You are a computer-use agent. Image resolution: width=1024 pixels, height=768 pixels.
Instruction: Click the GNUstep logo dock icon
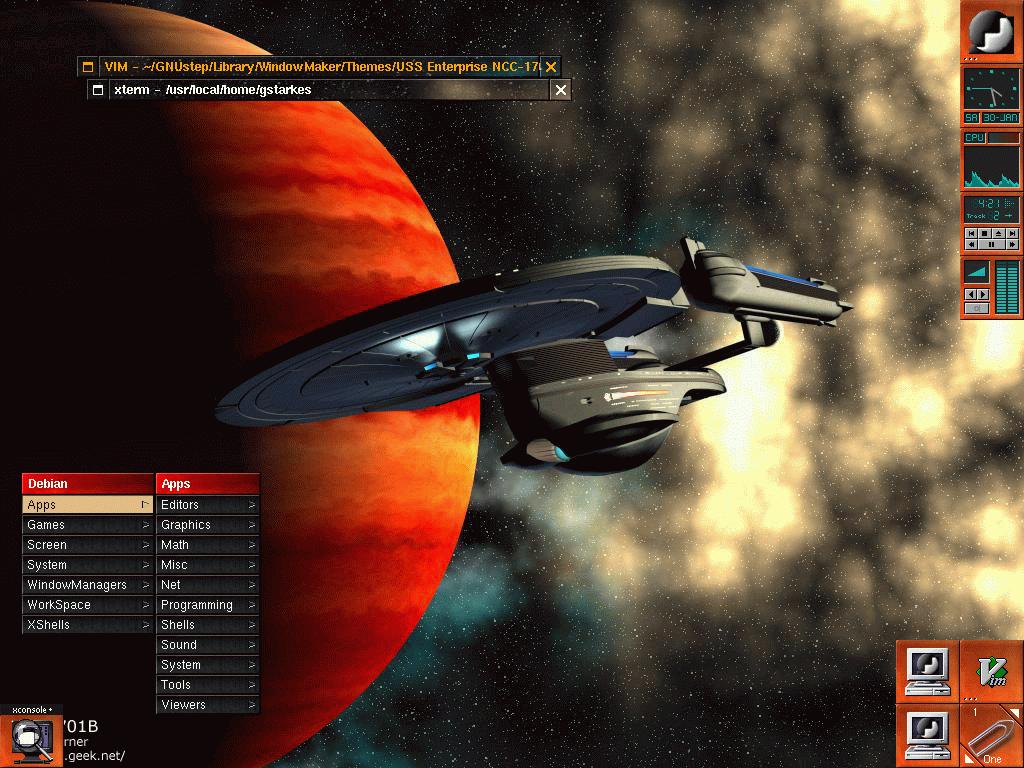991,31
